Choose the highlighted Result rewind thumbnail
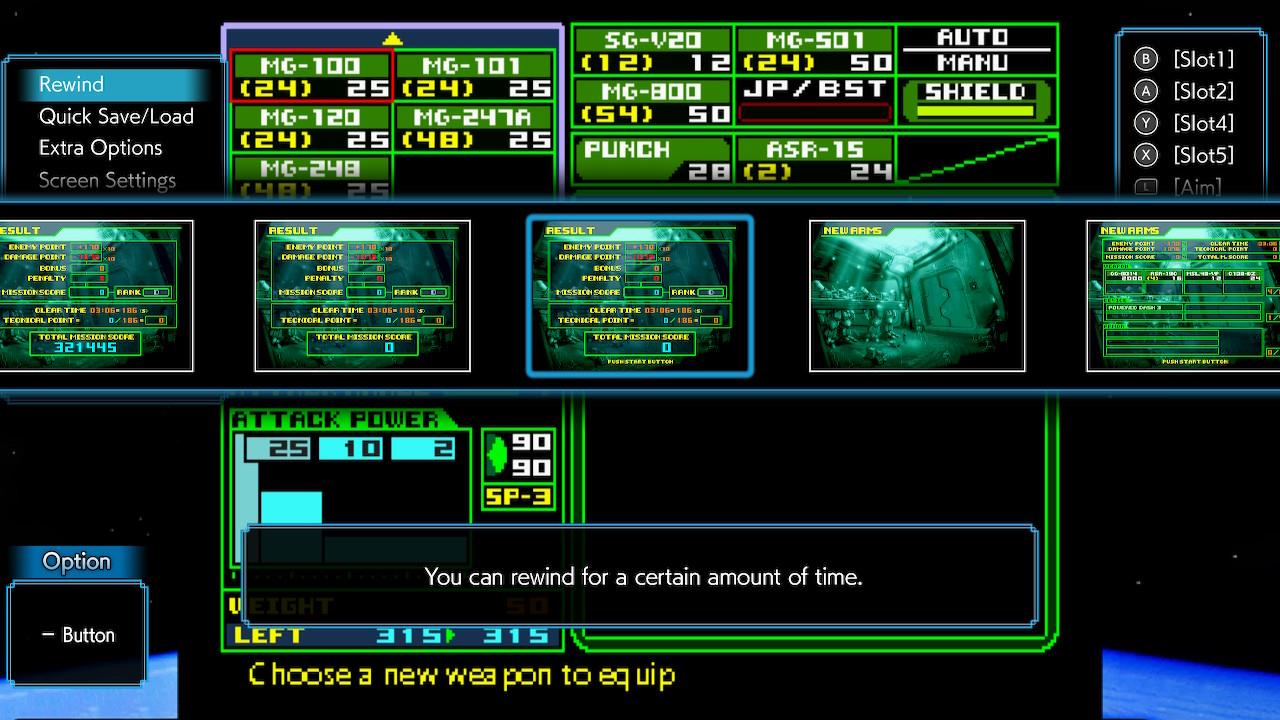 [x=640, y=296]
